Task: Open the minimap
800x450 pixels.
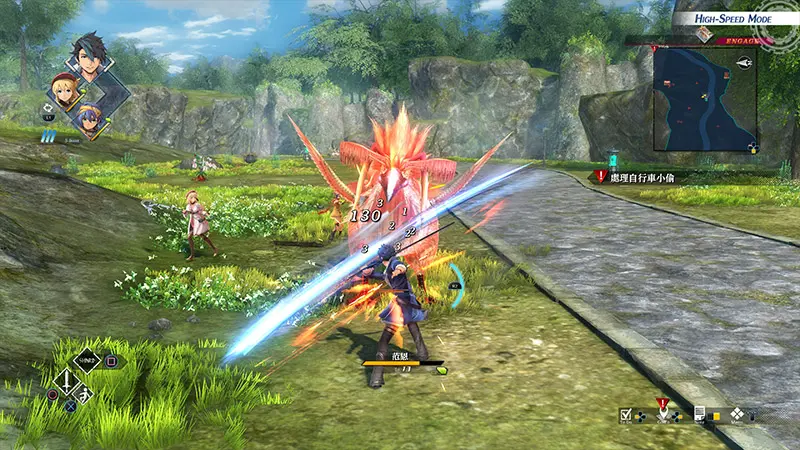Action: pos(700,100)
